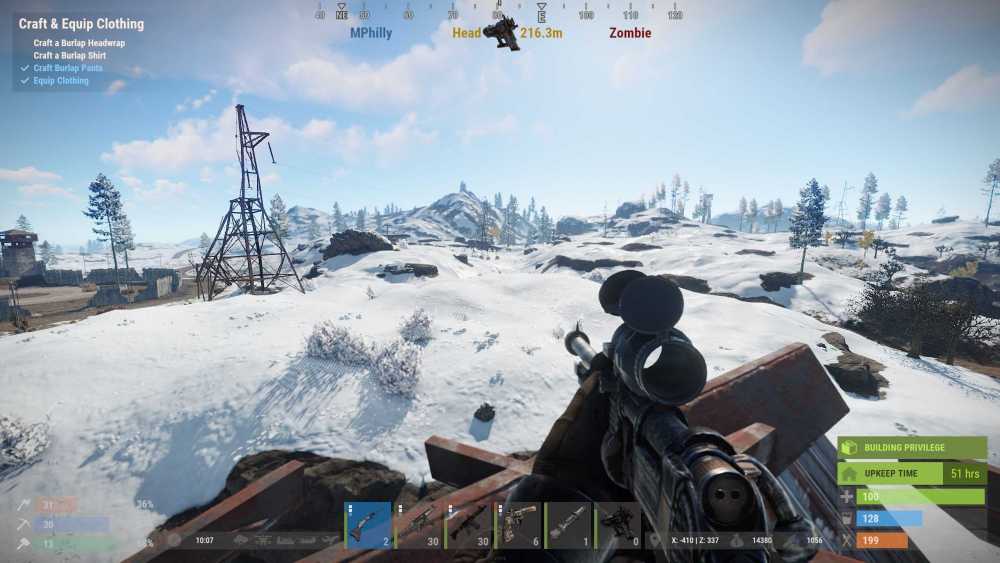This screenshot has height=563, width=1000.
Task: Click the MPhilly player name marker
Action: coord(371,33)
